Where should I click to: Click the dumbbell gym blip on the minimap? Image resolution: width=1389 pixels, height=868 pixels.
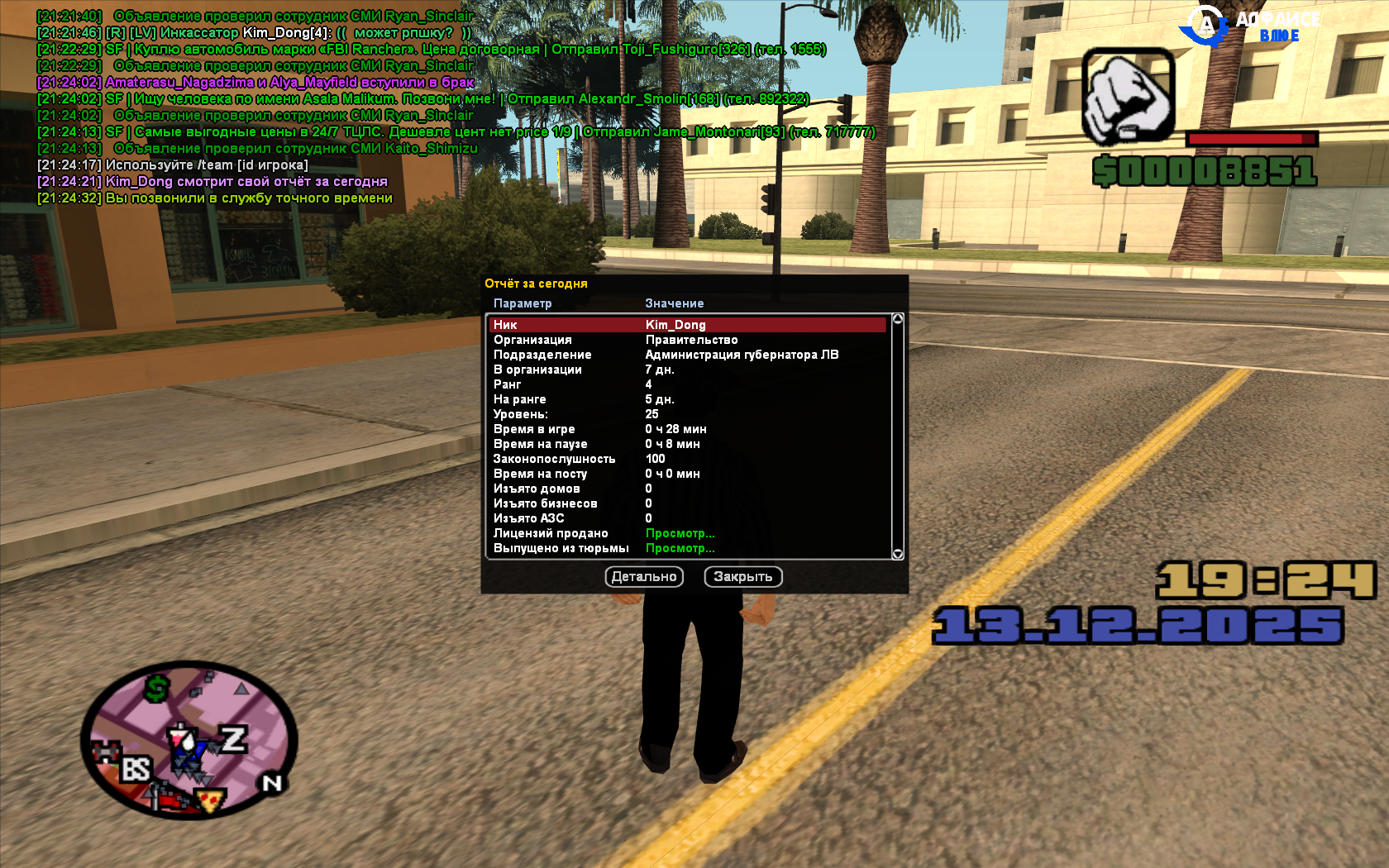(x=106, y=751)
